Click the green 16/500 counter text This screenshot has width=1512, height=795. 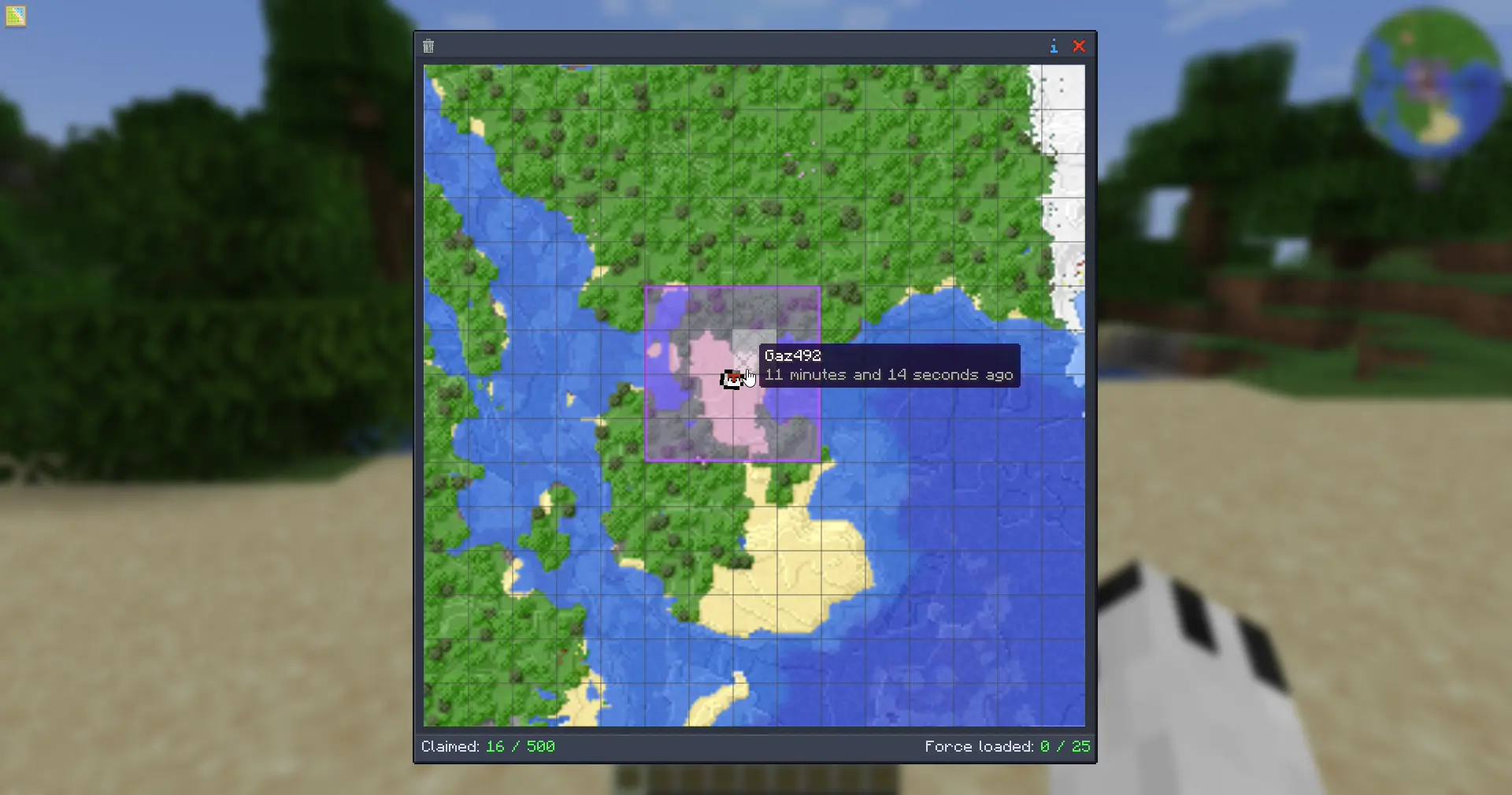(521, 746)
